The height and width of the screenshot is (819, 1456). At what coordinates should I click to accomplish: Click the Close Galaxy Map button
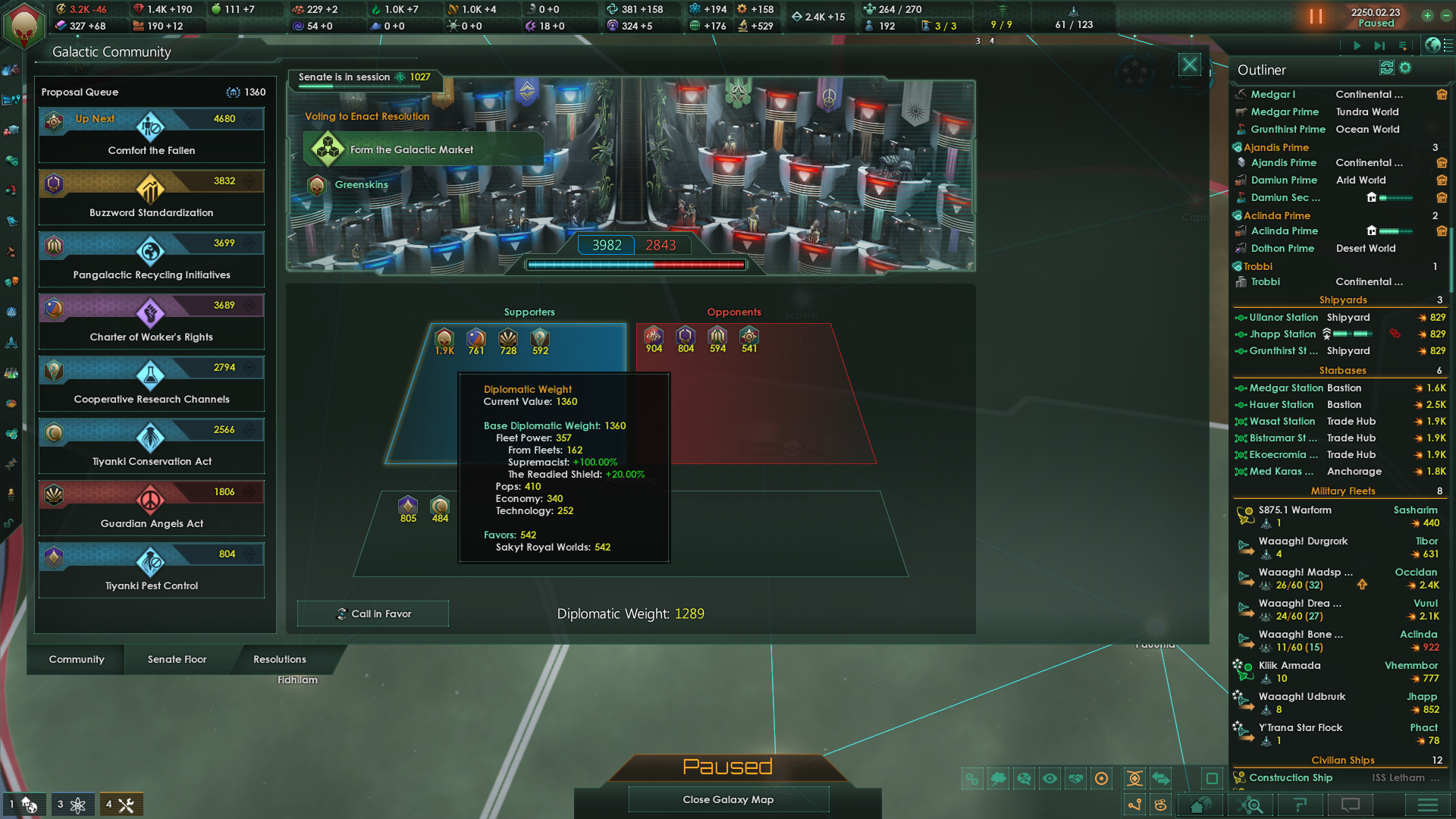click(728, 799)
